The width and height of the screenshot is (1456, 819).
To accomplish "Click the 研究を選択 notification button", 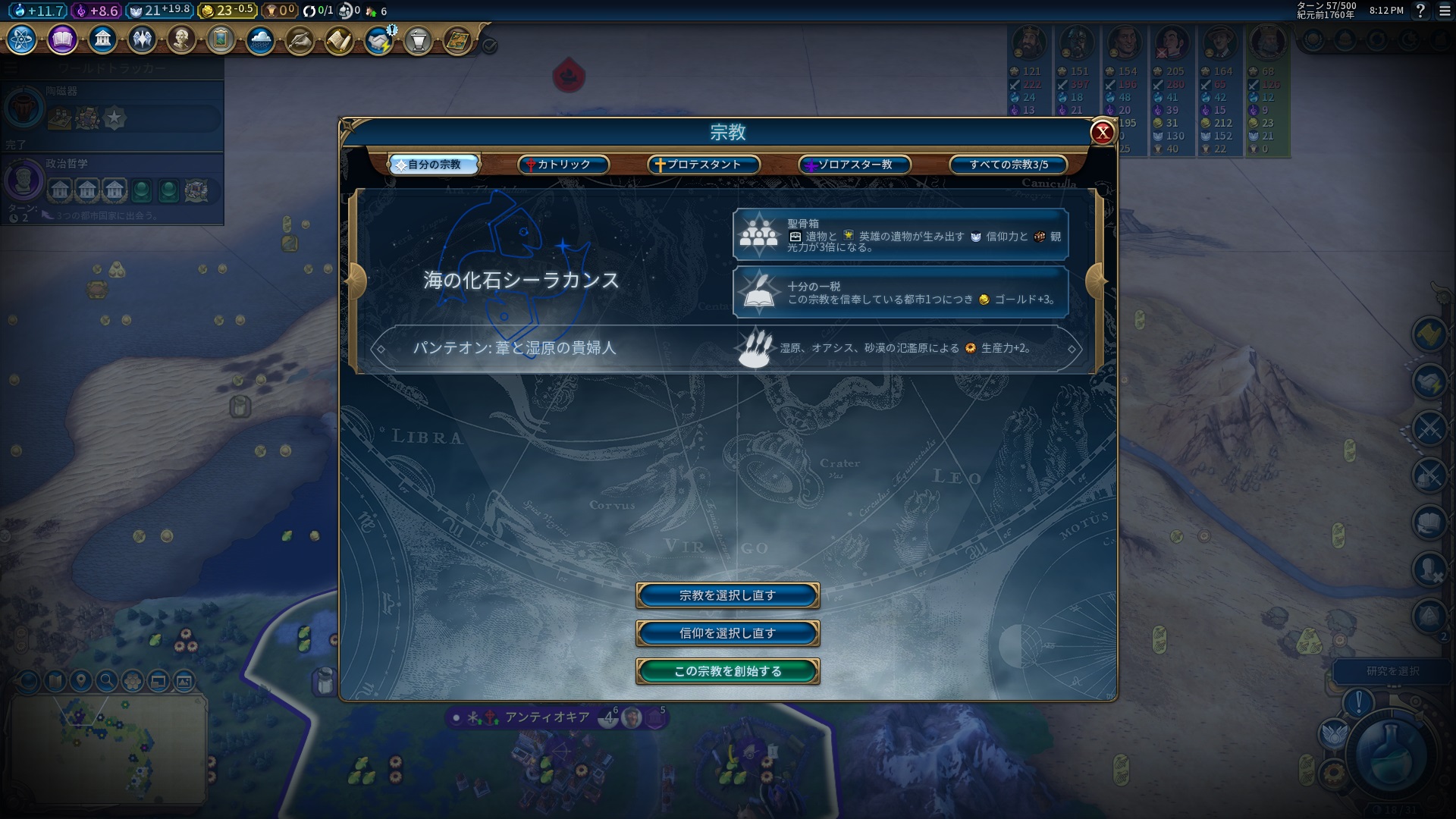I will click(x=1392, y=671).
